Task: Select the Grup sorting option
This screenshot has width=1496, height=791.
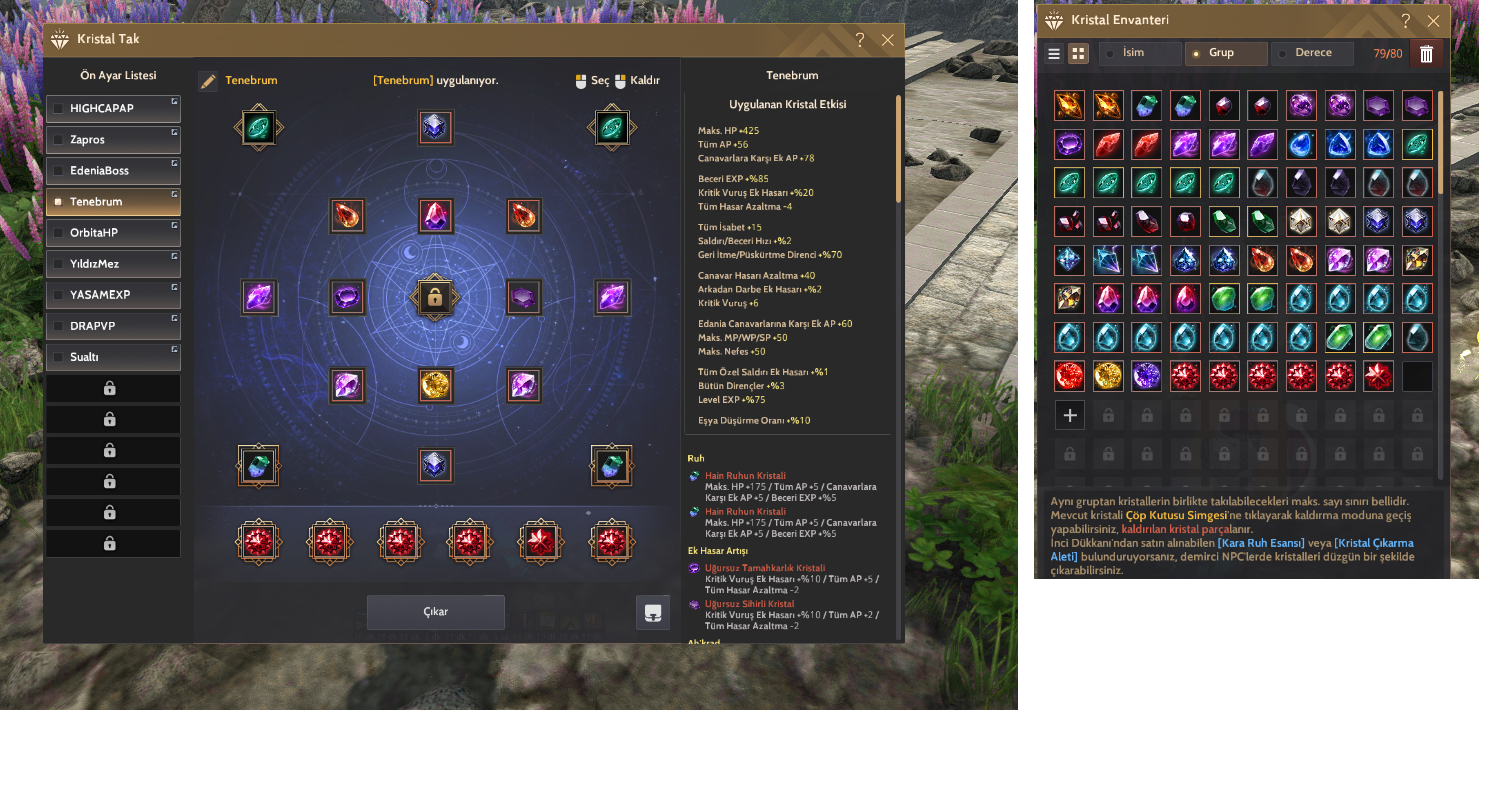Action: point(1227,53)
